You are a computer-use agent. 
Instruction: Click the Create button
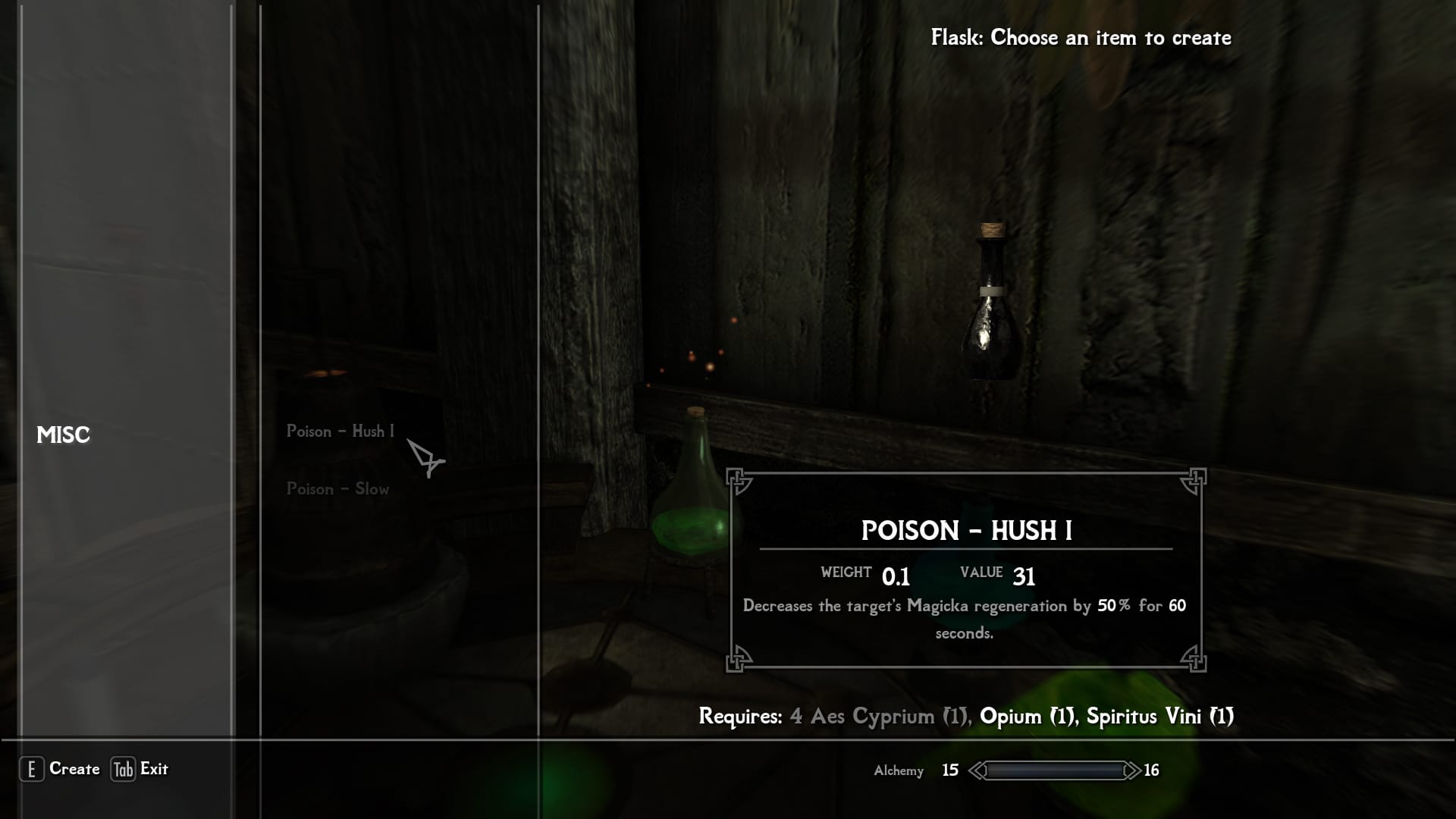pyautogui.click(x=61, y=769)
